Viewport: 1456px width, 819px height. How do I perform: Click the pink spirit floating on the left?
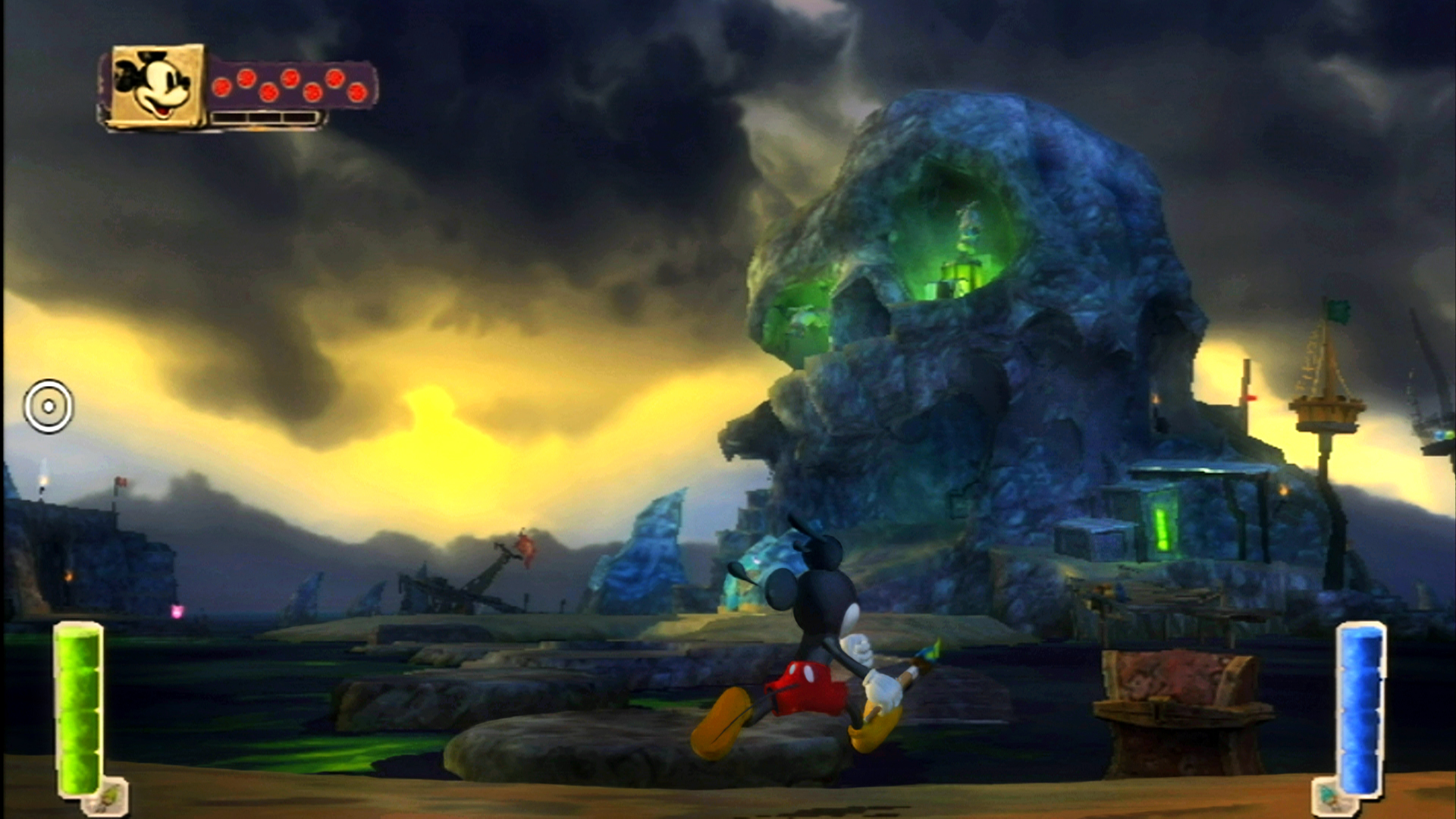177,613
